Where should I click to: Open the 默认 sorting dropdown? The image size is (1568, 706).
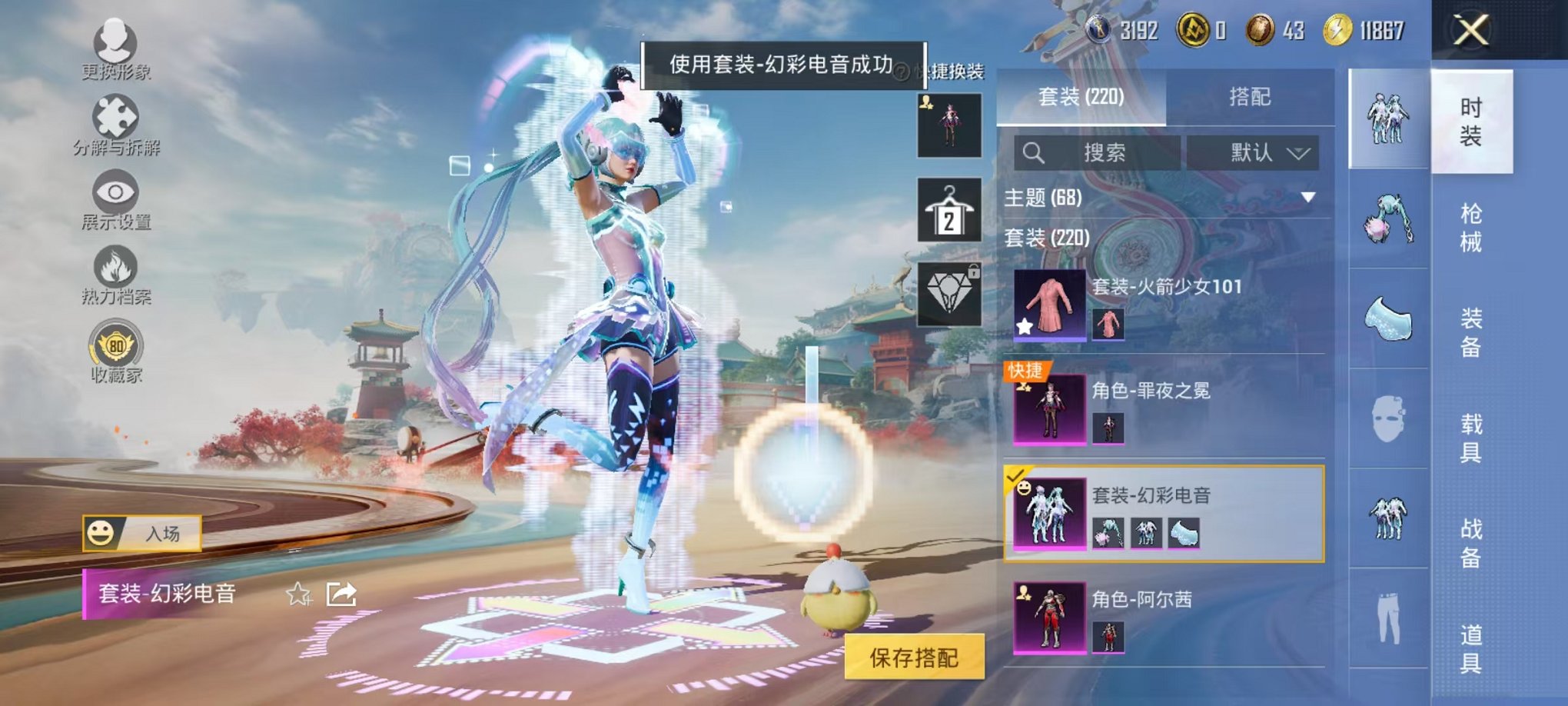pyautogui.click(x=1263, y=152)
